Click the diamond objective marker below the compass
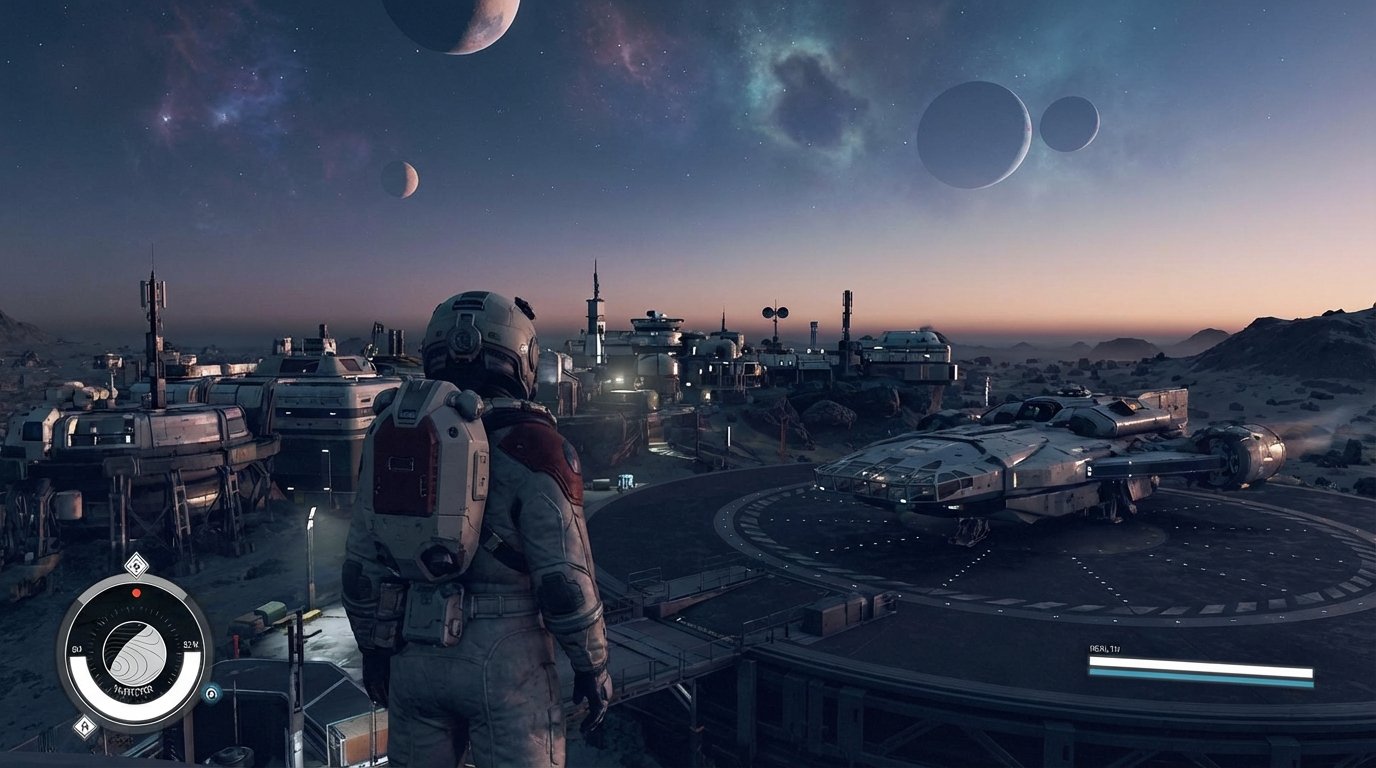Viewport: 1376px width, 768px height. pos(86,724)
